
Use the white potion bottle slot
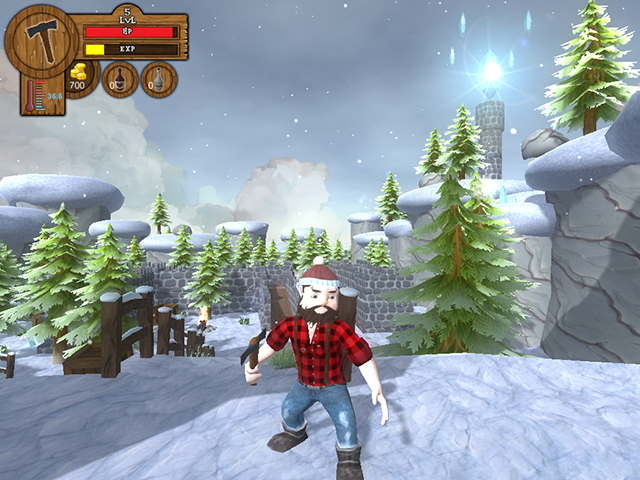(x=159, y=79)
